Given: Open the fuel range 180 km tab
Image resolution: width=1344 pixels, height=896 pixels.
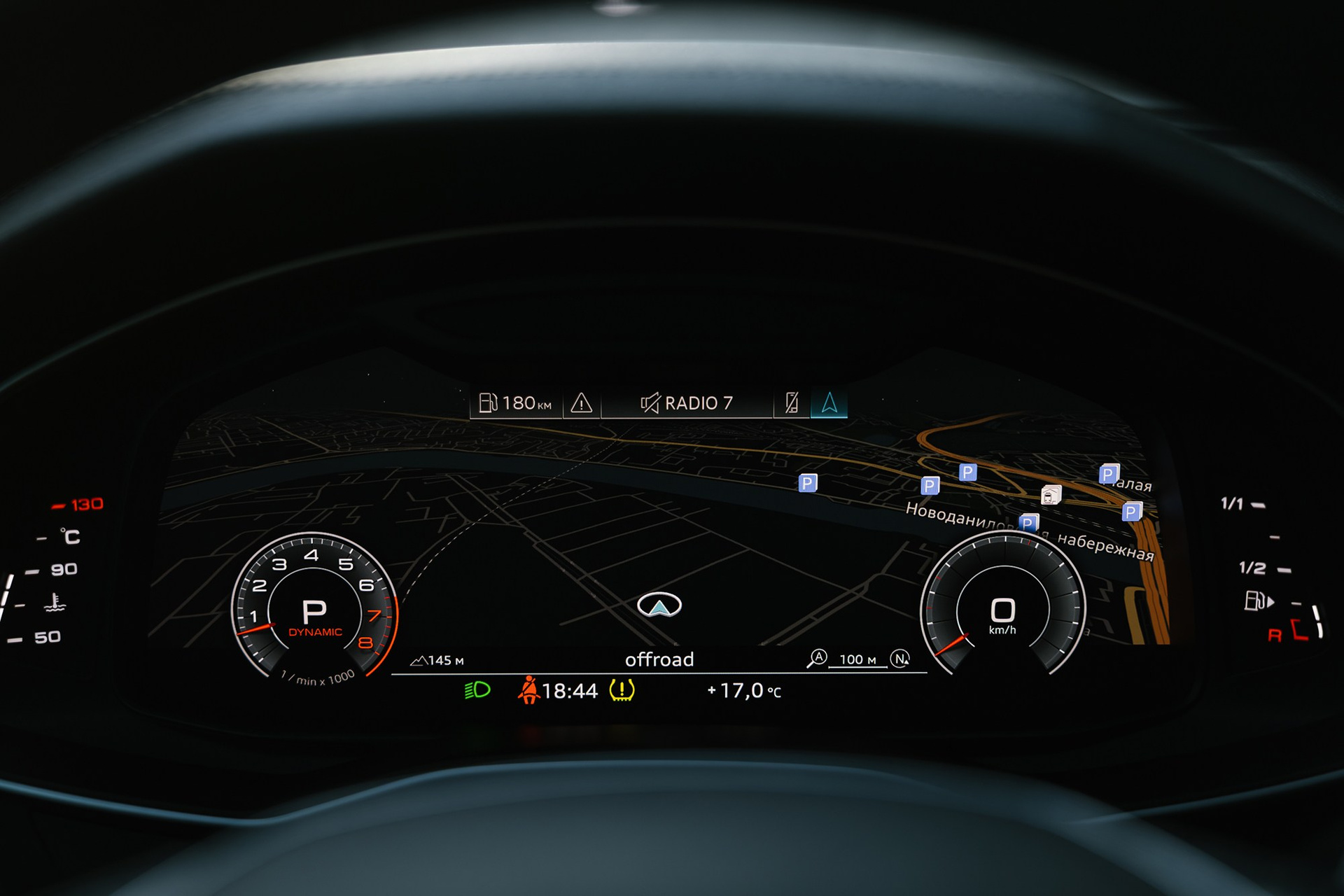Looking at the screenshot, I should pos(516,403).
